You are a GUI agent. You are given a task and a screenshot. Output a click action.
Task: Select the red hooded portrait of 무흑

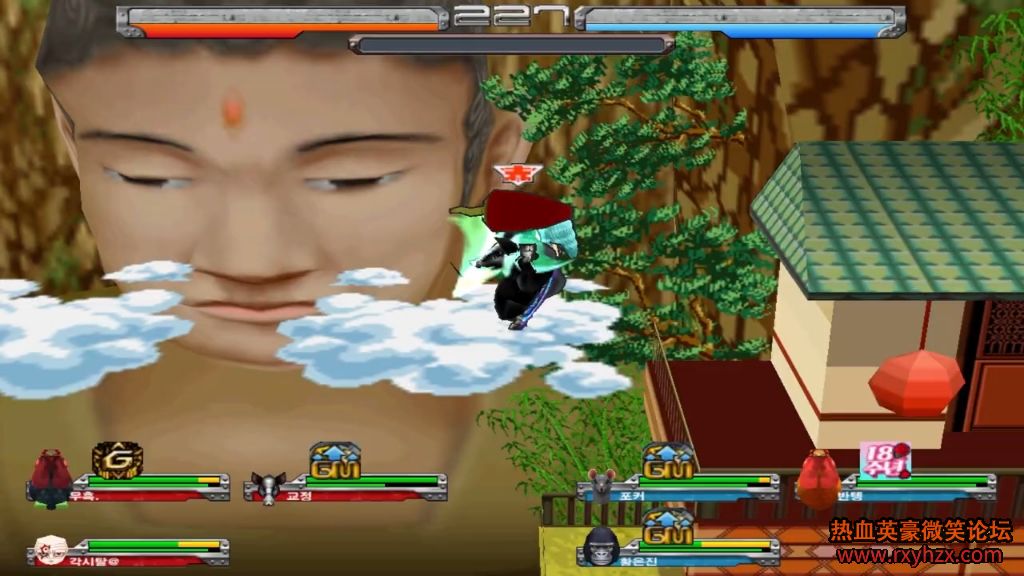(50, 478)
